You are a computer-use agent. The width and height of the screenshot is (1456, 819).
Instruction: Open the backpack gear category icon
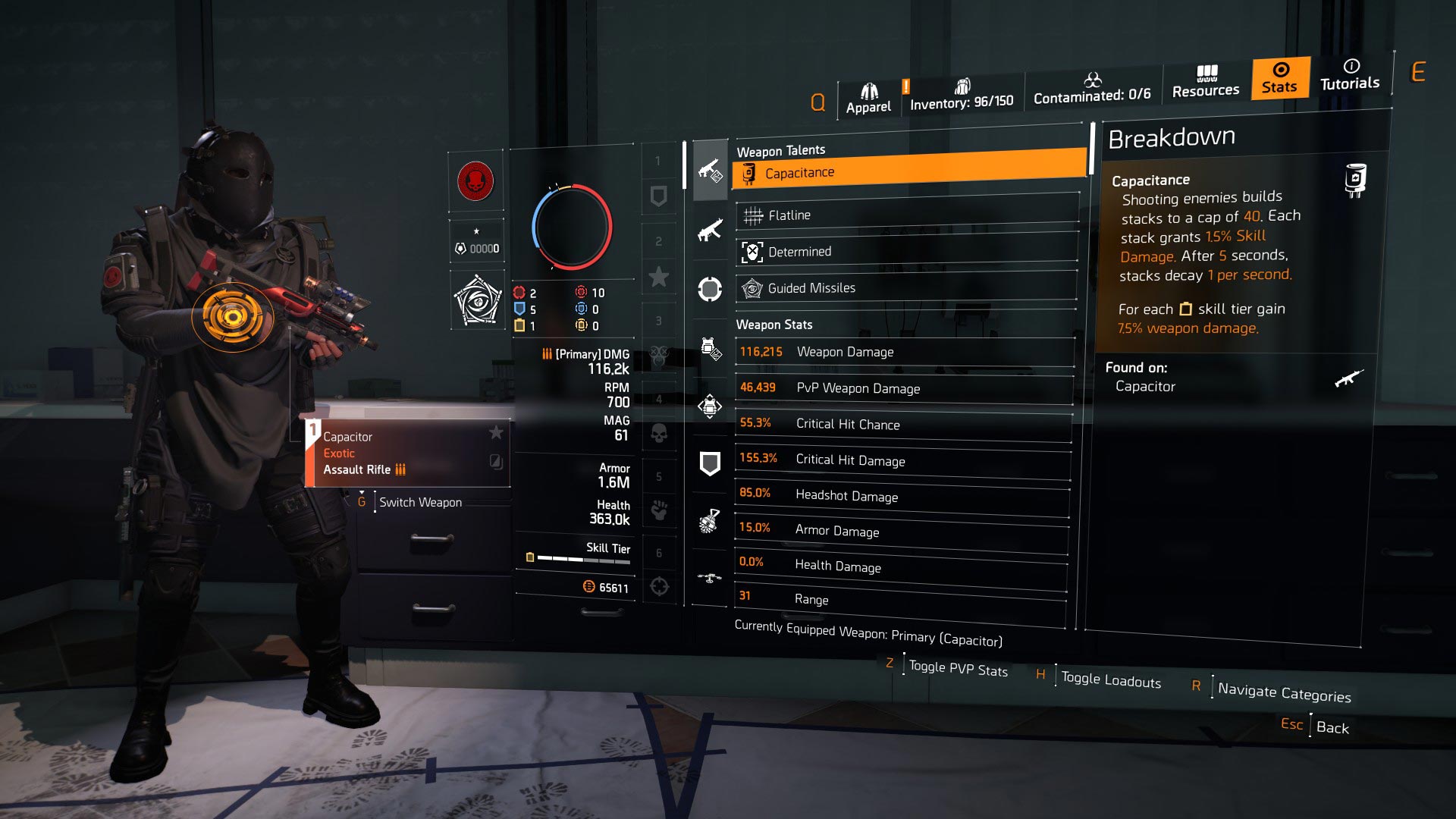click(x=710, y=406)
